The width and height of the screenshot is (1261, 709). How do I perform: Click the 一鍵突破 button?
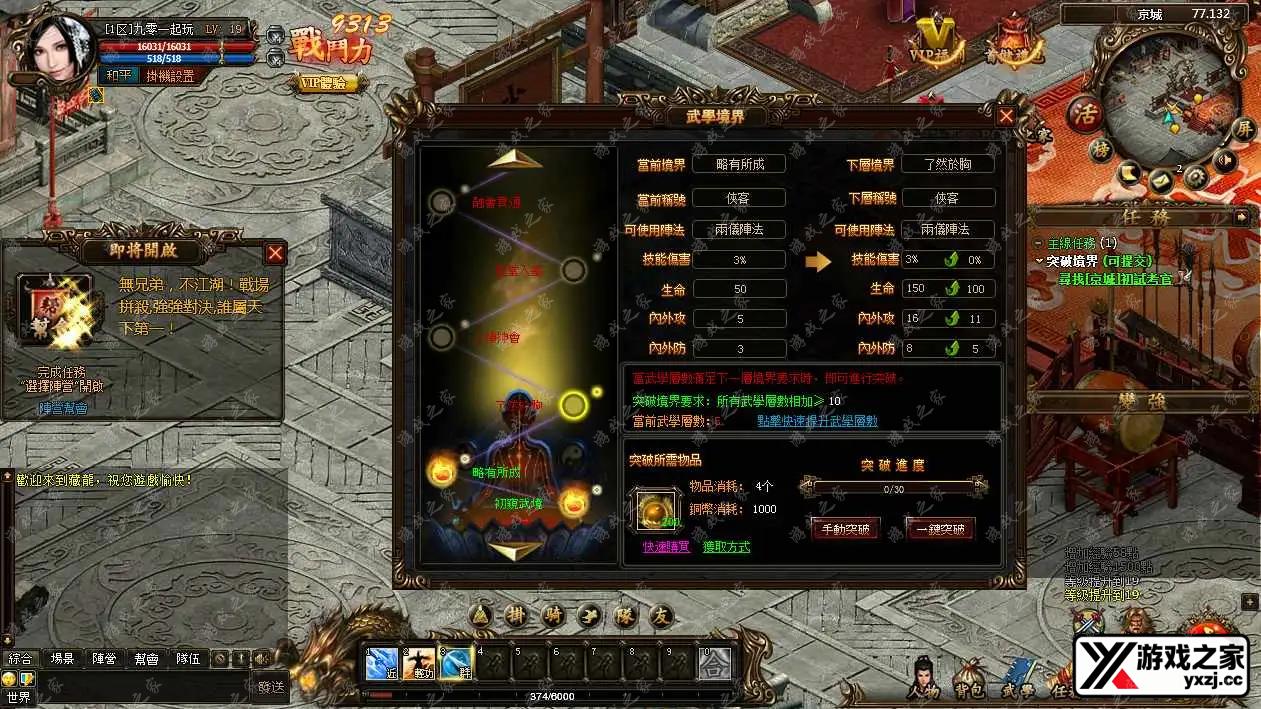pos(939,529)
